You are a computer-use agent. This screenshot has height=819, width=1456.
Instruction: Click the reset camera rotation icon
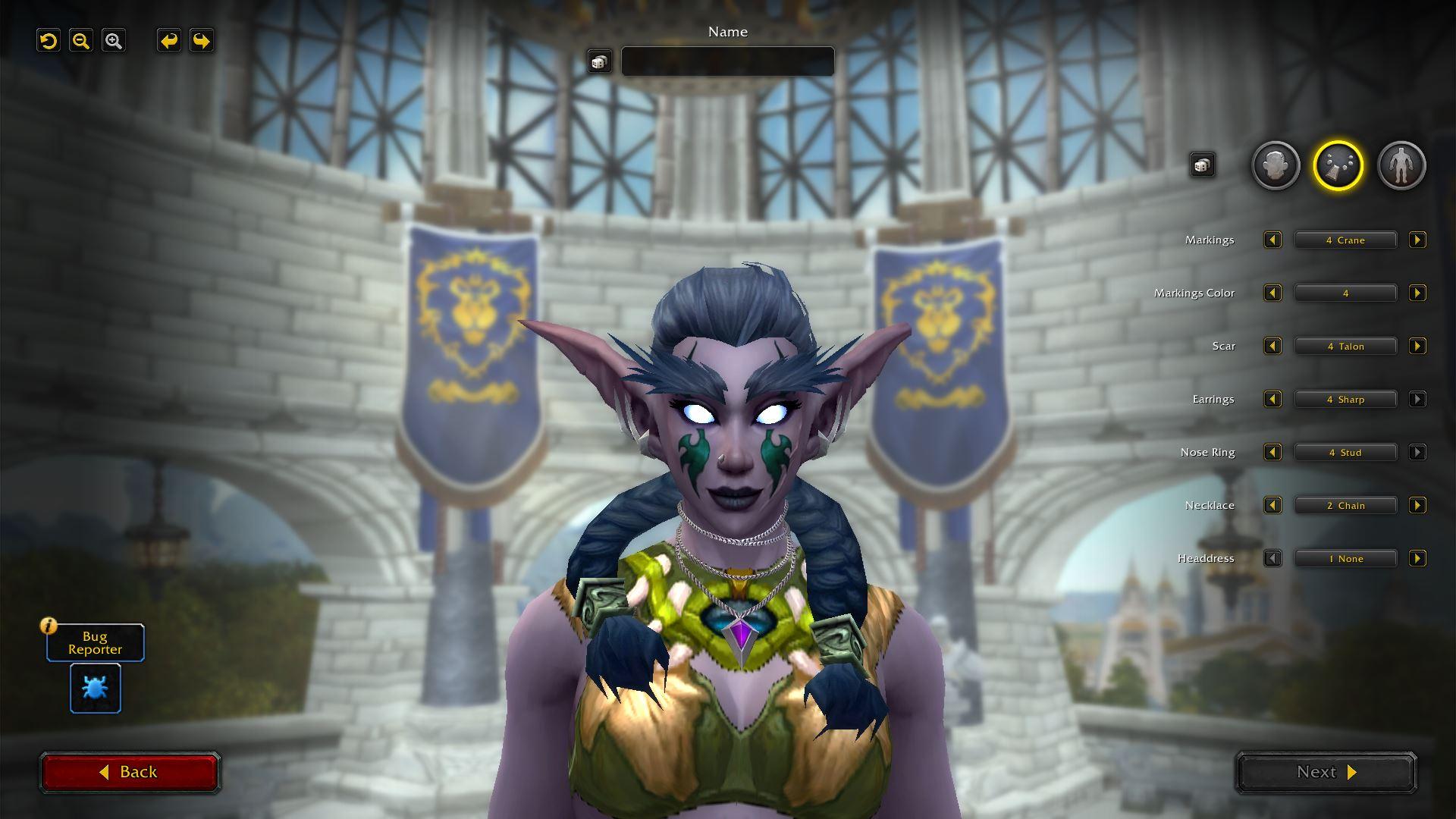click(x=49, y=40)
